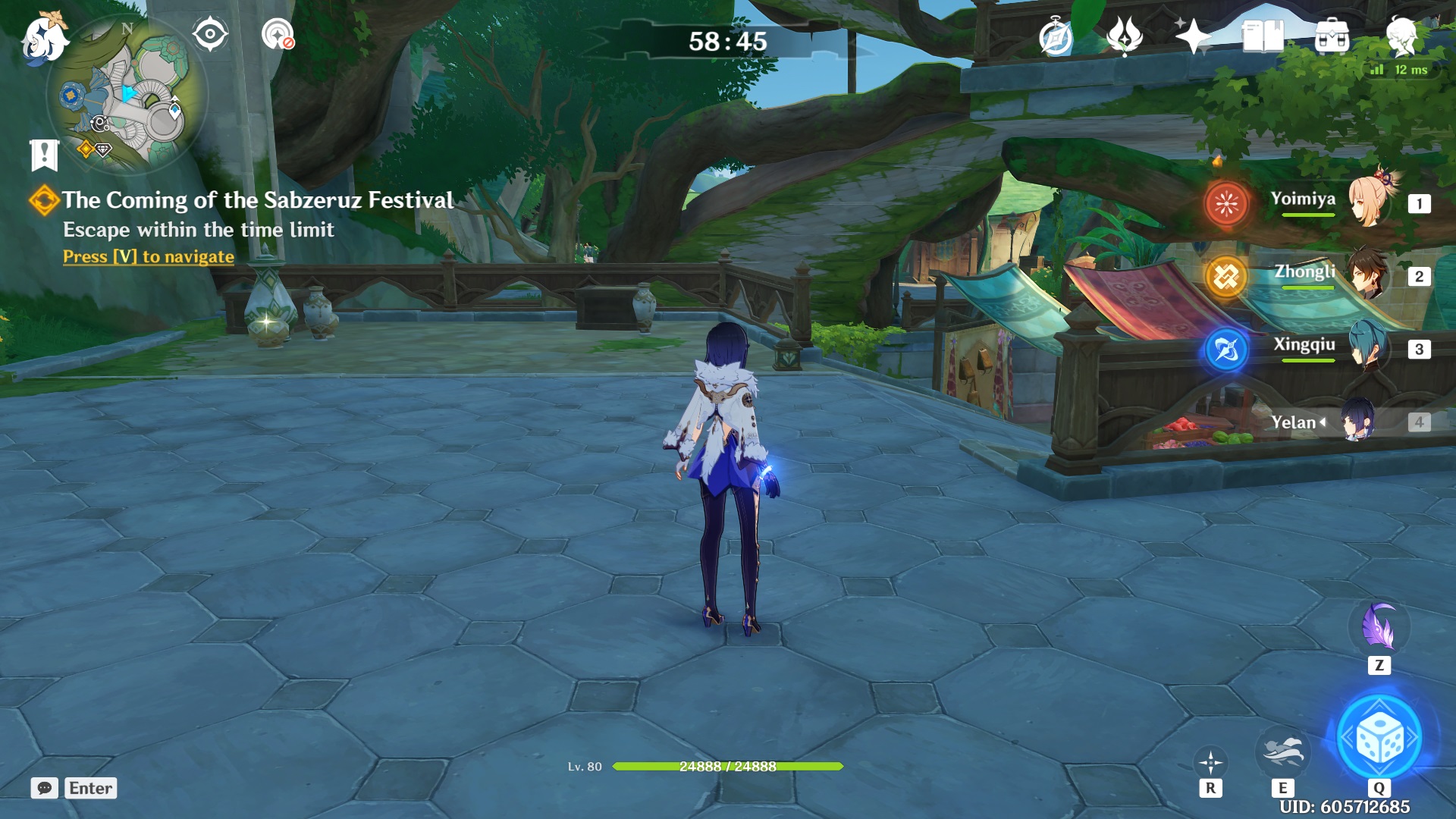The image size is (1456, 819).
Task: Open the inventory backpack icon
Action: pos(1332,36)
